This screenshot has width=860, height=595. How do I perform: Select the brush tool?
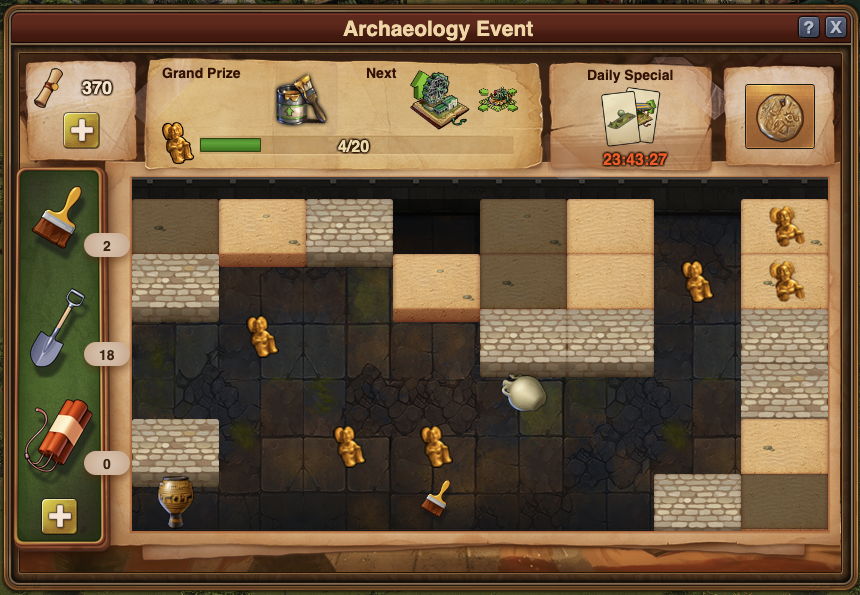(x=57, y=216)
